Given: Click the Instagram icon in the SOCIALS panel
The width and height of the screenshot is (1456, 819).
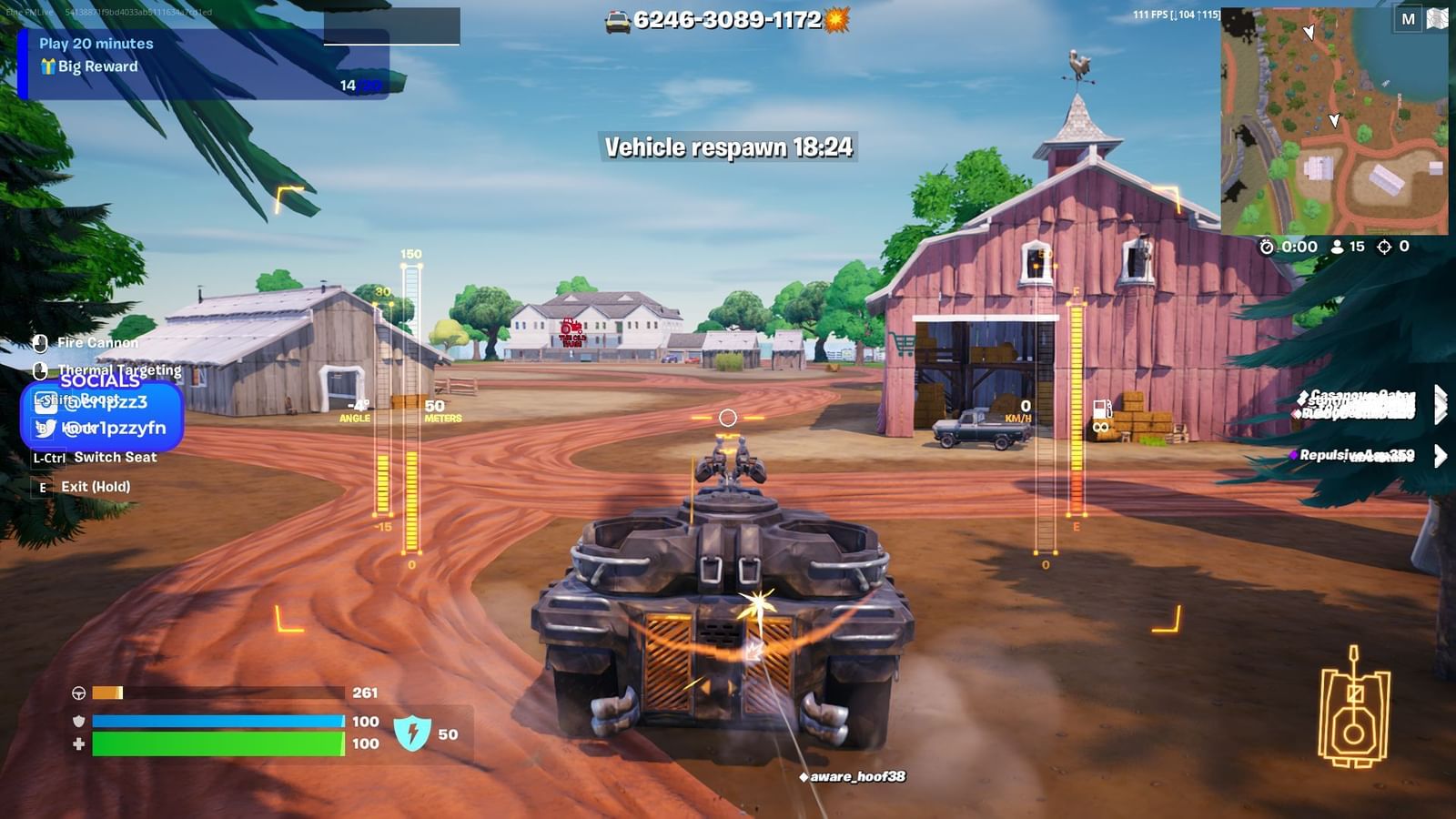Looking at the screenshot, I should pos(45,403).
